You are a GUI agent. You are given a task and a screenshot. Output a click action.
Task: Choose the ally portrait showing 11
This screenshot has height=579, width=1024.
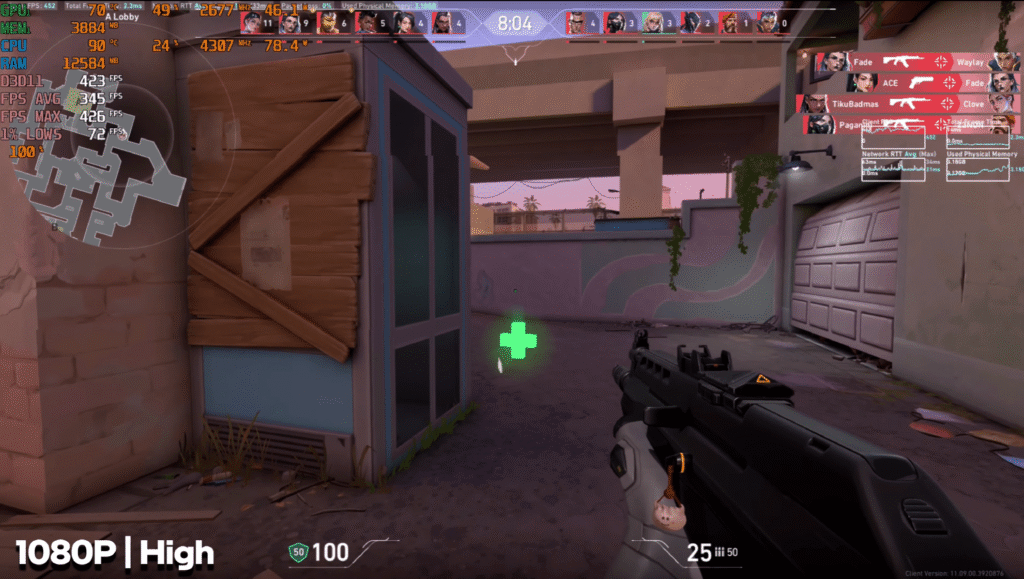click(251, 22)
